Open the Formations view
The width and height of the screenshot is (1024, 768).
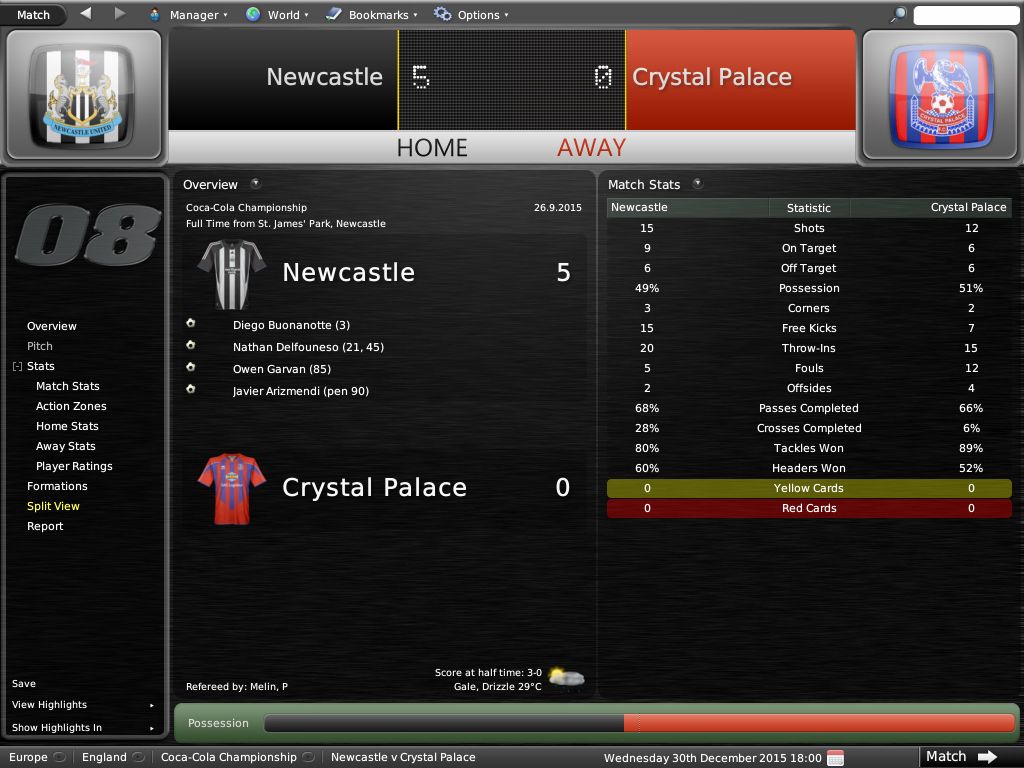click(x=57, y=486)
